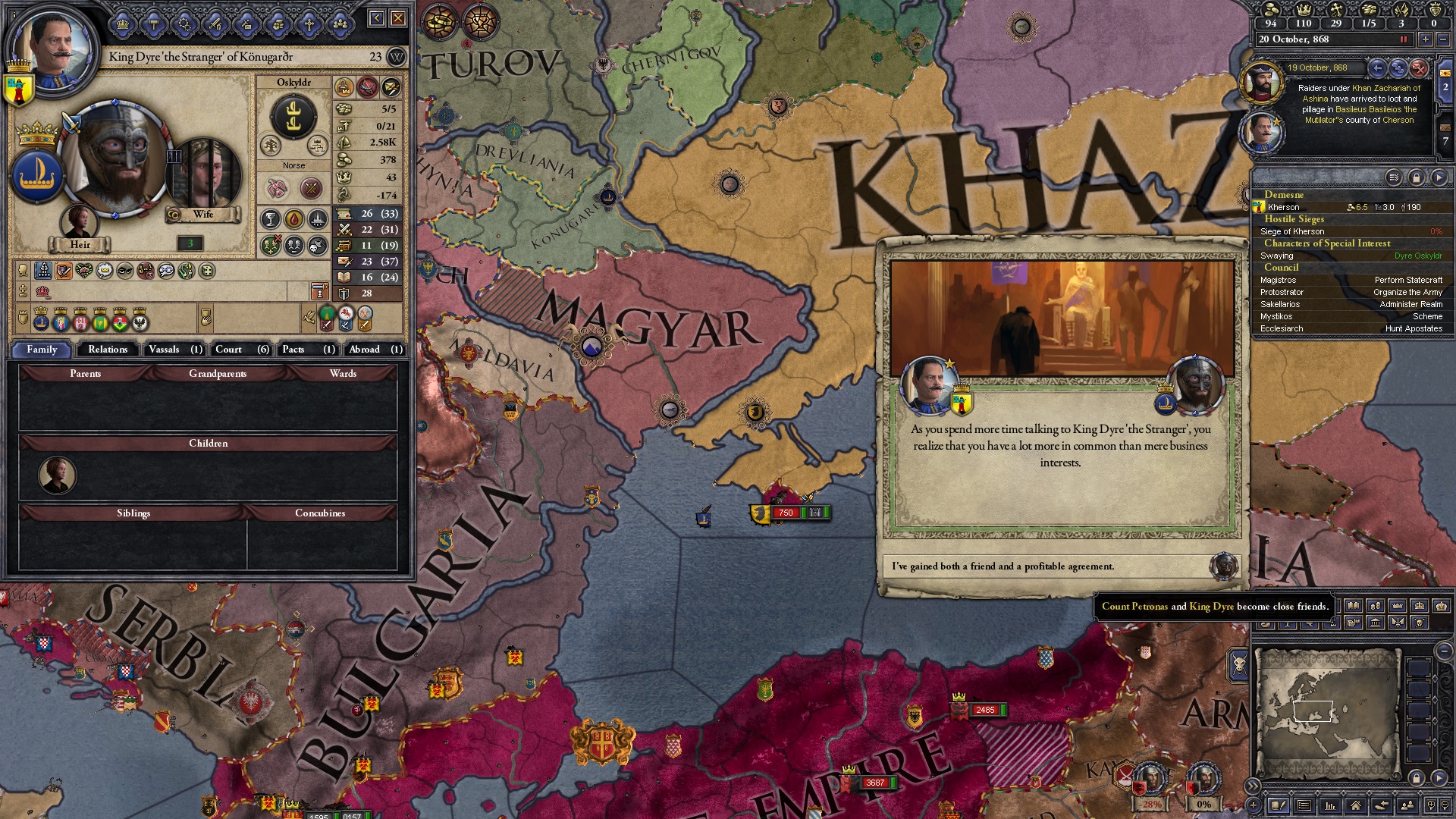Show the Court tab

click(x=241, y=350)
